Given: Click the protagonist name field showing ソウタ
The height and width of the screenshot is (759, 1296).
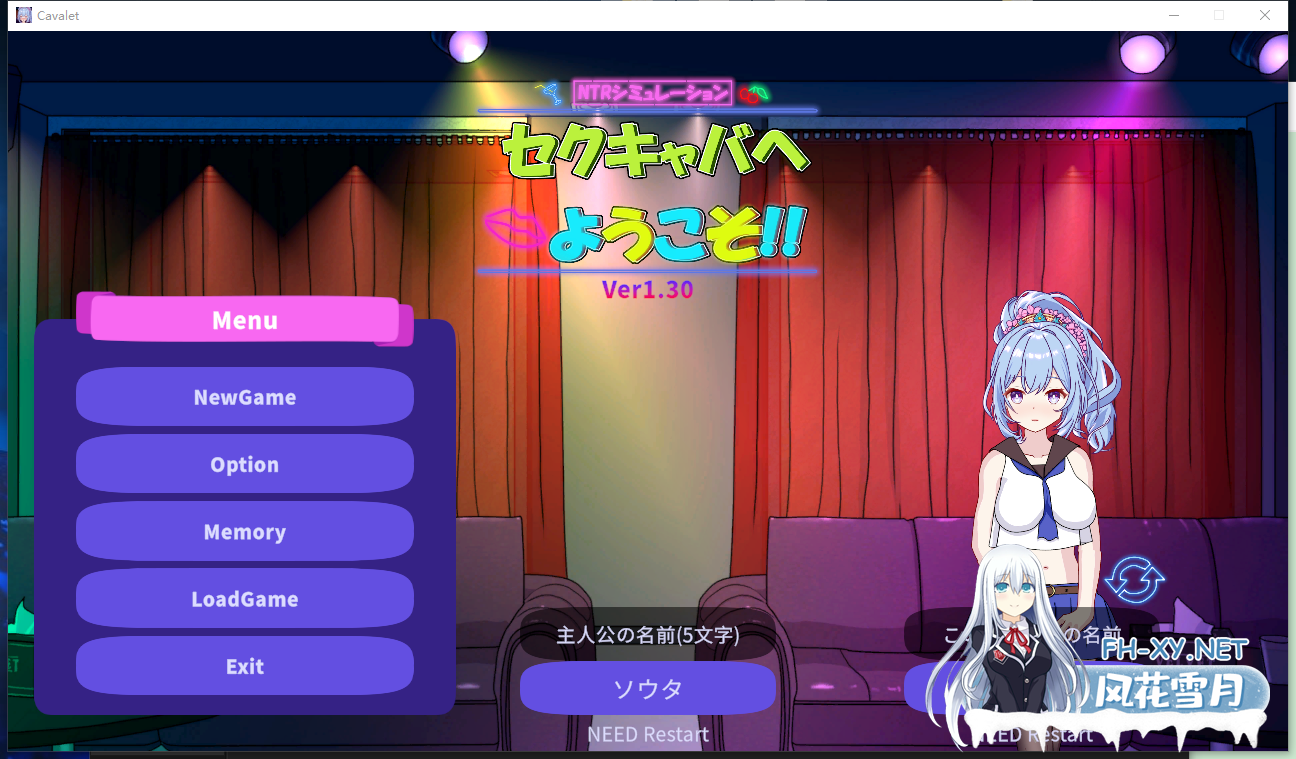Looking at the screenshot, I should point(648,689).
